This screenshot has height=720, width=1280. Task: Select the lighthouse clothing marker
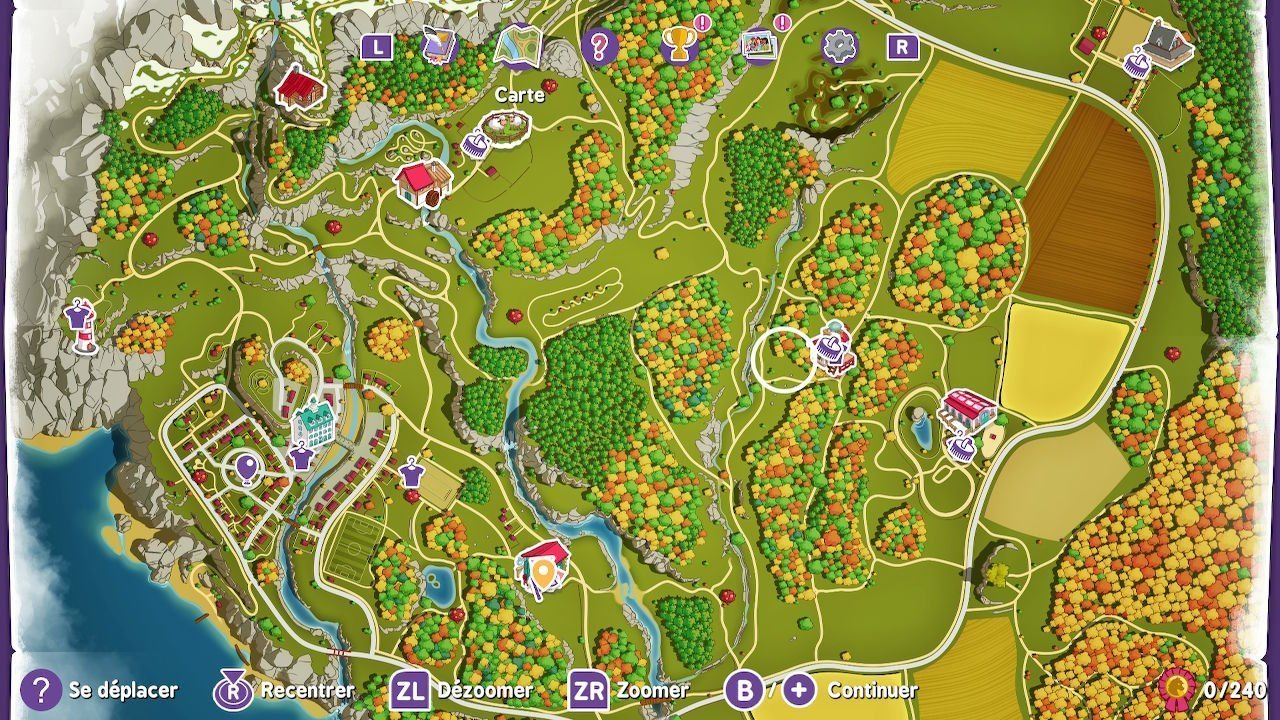80,322
